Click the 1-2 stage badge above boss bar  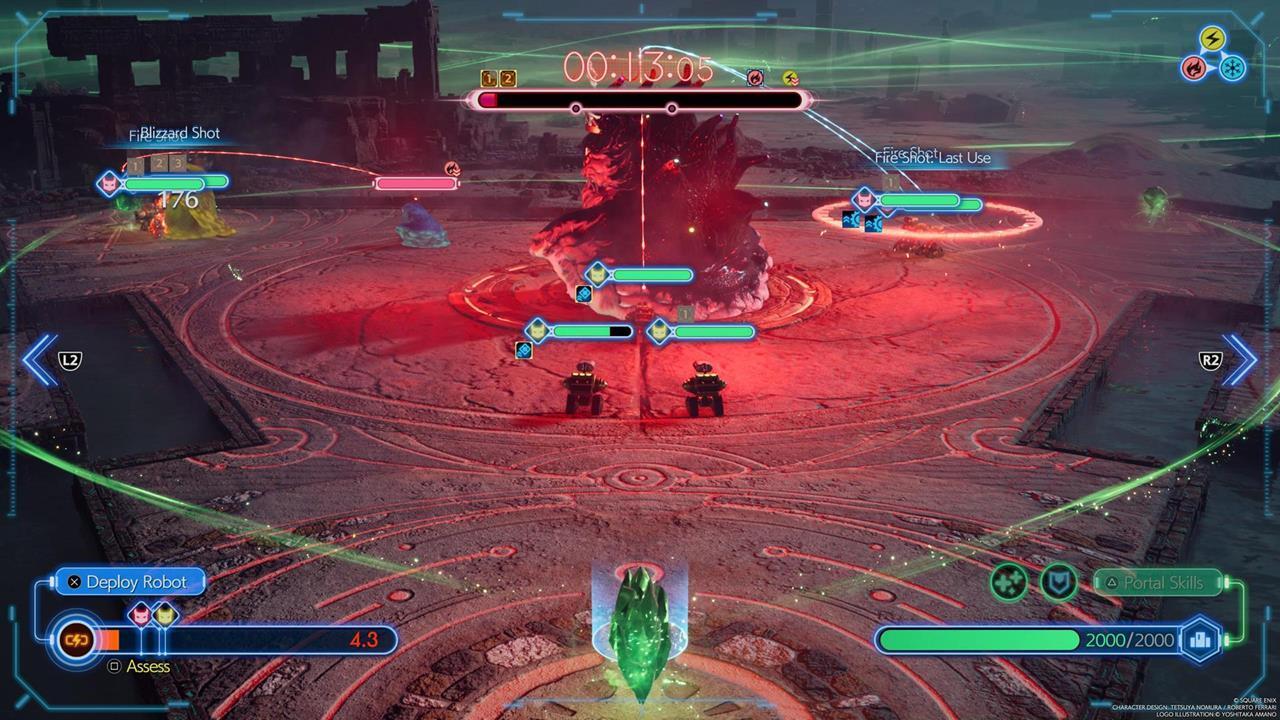496,77
